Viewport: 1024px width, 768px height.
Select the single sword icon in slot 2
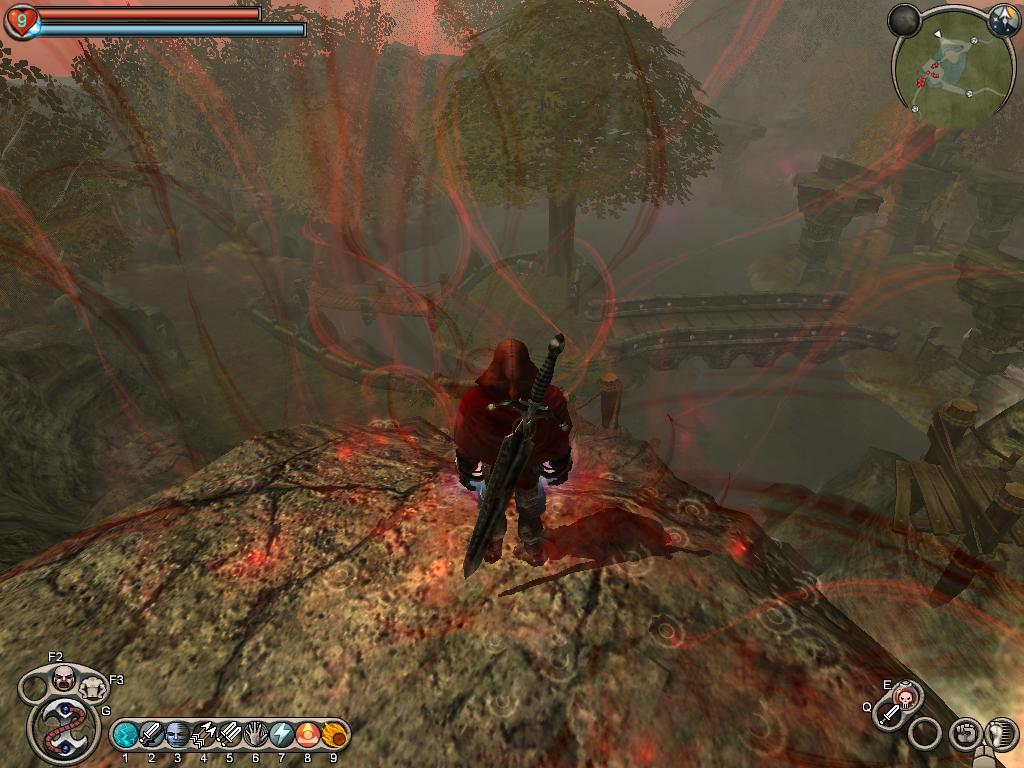coord(151,735)
